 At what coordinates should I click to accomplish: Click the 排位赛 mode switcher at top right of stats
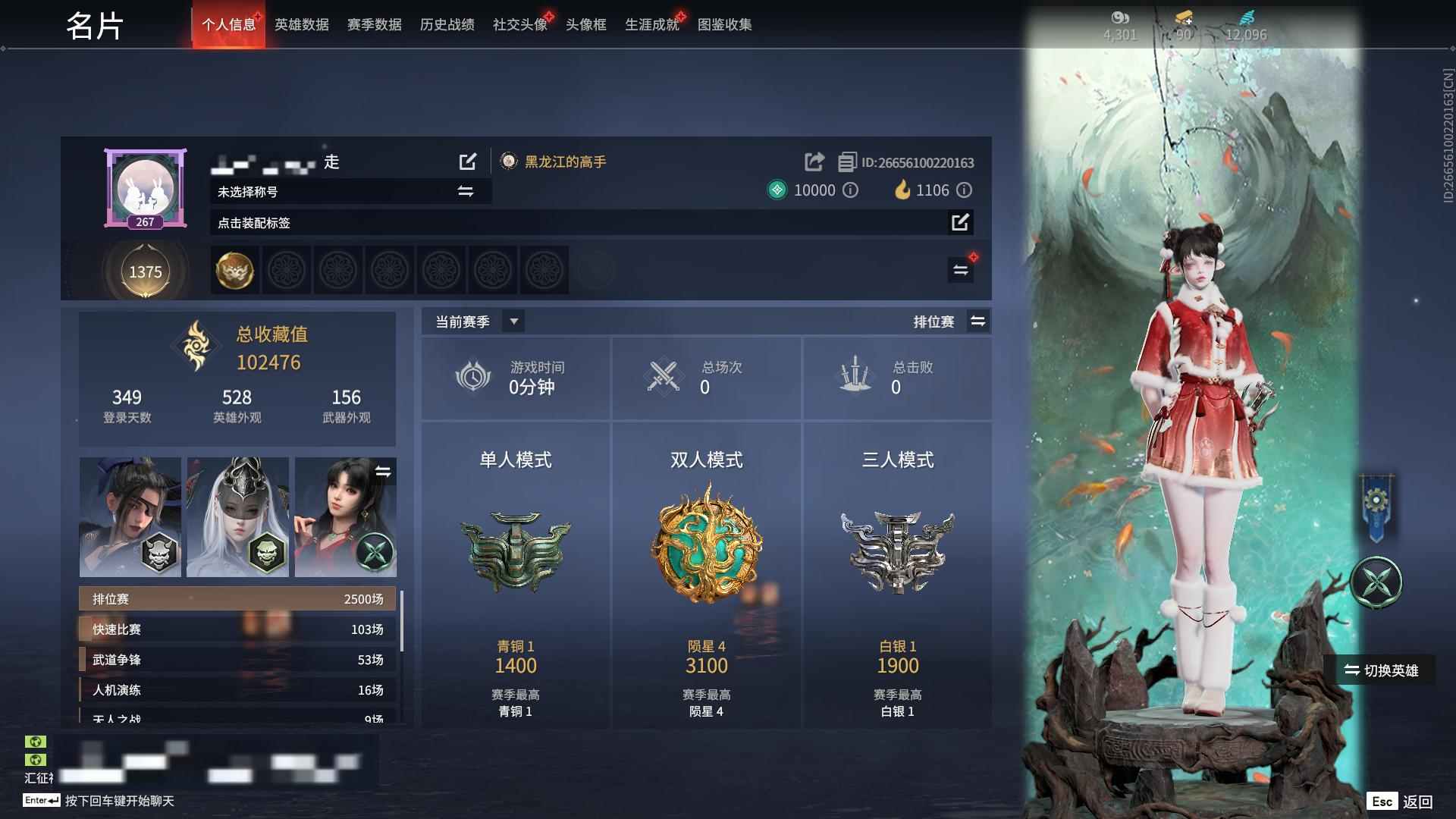(977, 321)
